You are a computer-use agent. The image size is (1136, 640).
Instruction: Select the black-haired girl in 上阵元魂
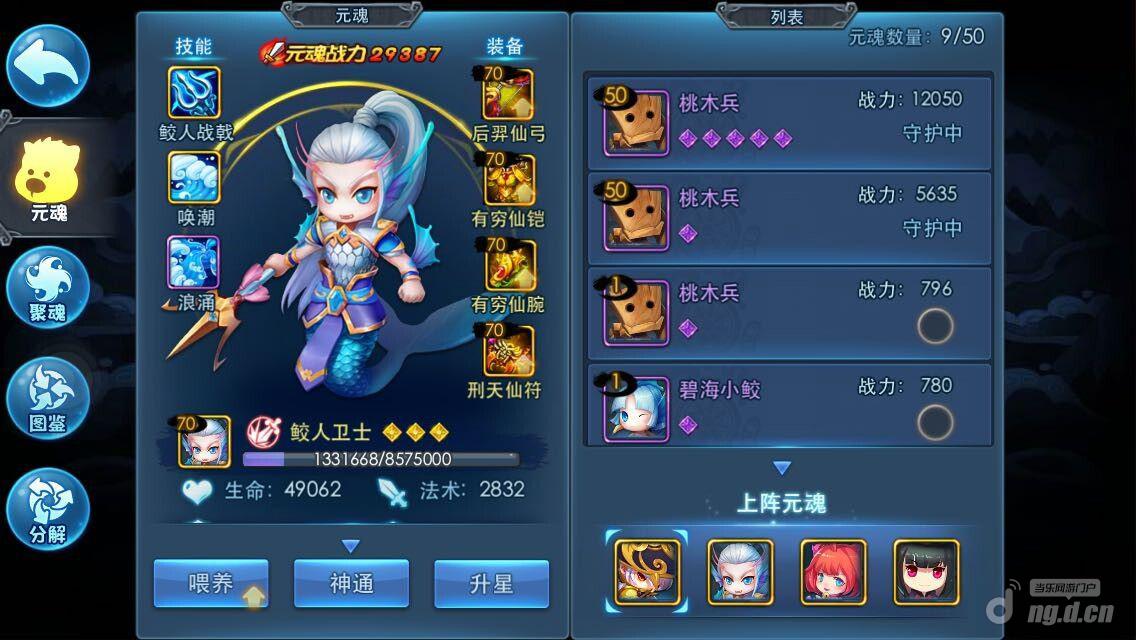[x=926, y=572]
